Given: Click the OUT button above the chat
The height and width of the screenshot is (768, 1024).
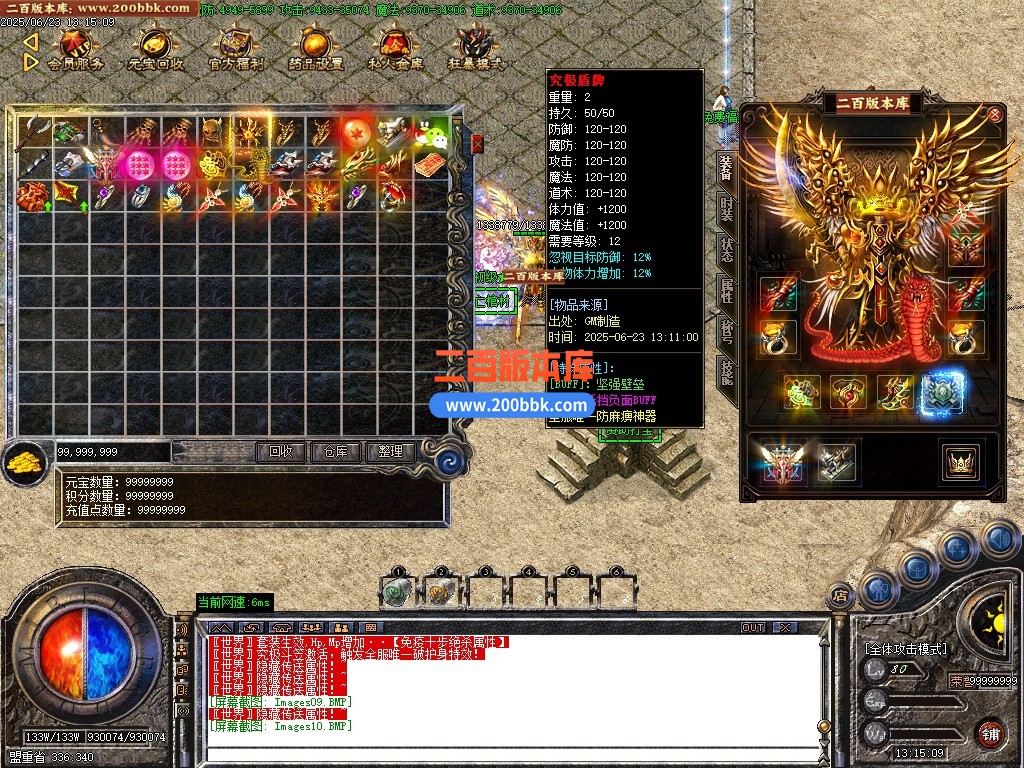Looking at the screenshot, I should (753, 628).
